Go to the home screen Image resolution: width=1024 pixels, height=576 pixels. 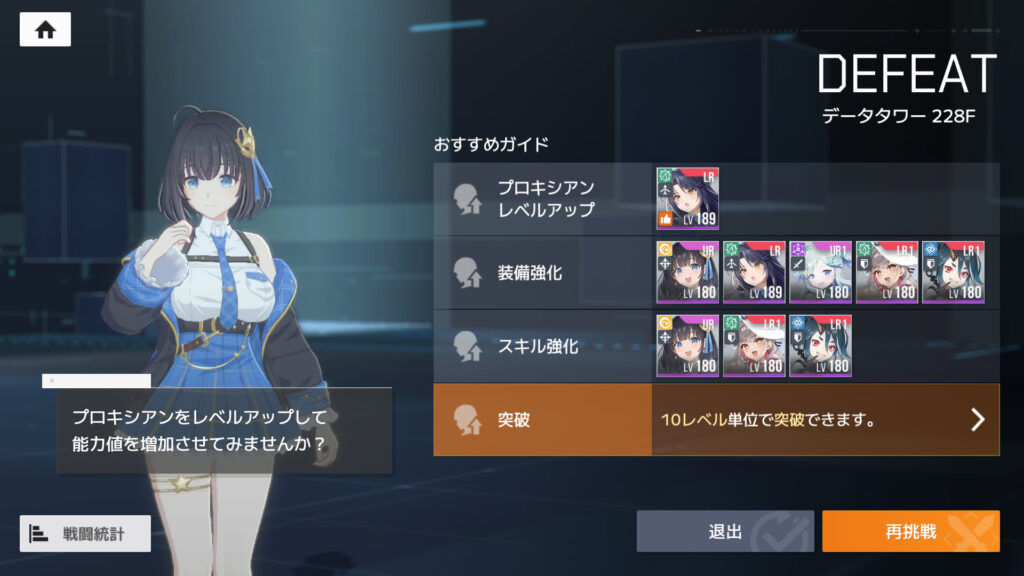point(45,30)
